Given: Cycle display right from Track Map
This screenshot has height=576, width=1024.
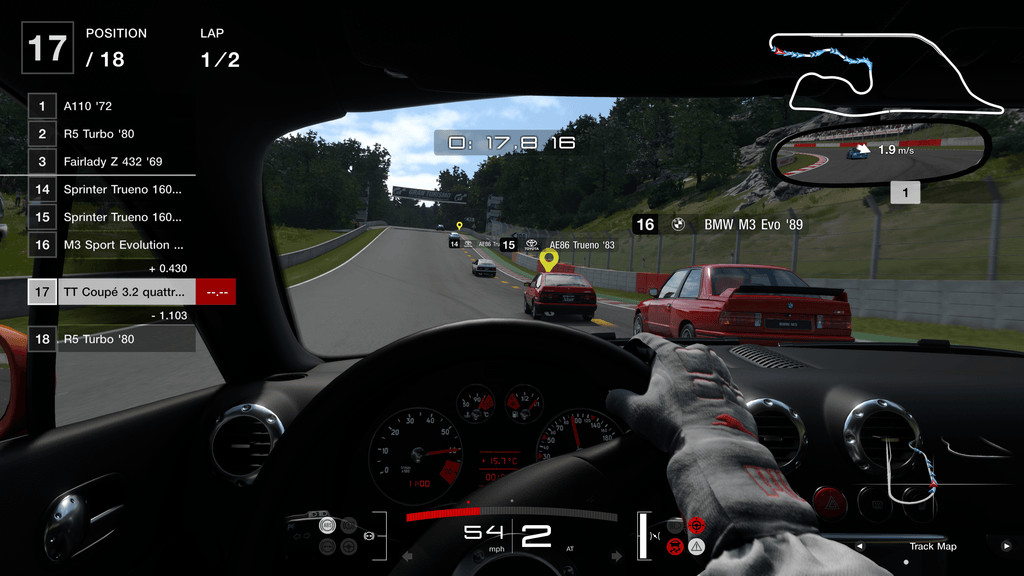Looking at the screenshot, I should click(x=1005, y=546).
